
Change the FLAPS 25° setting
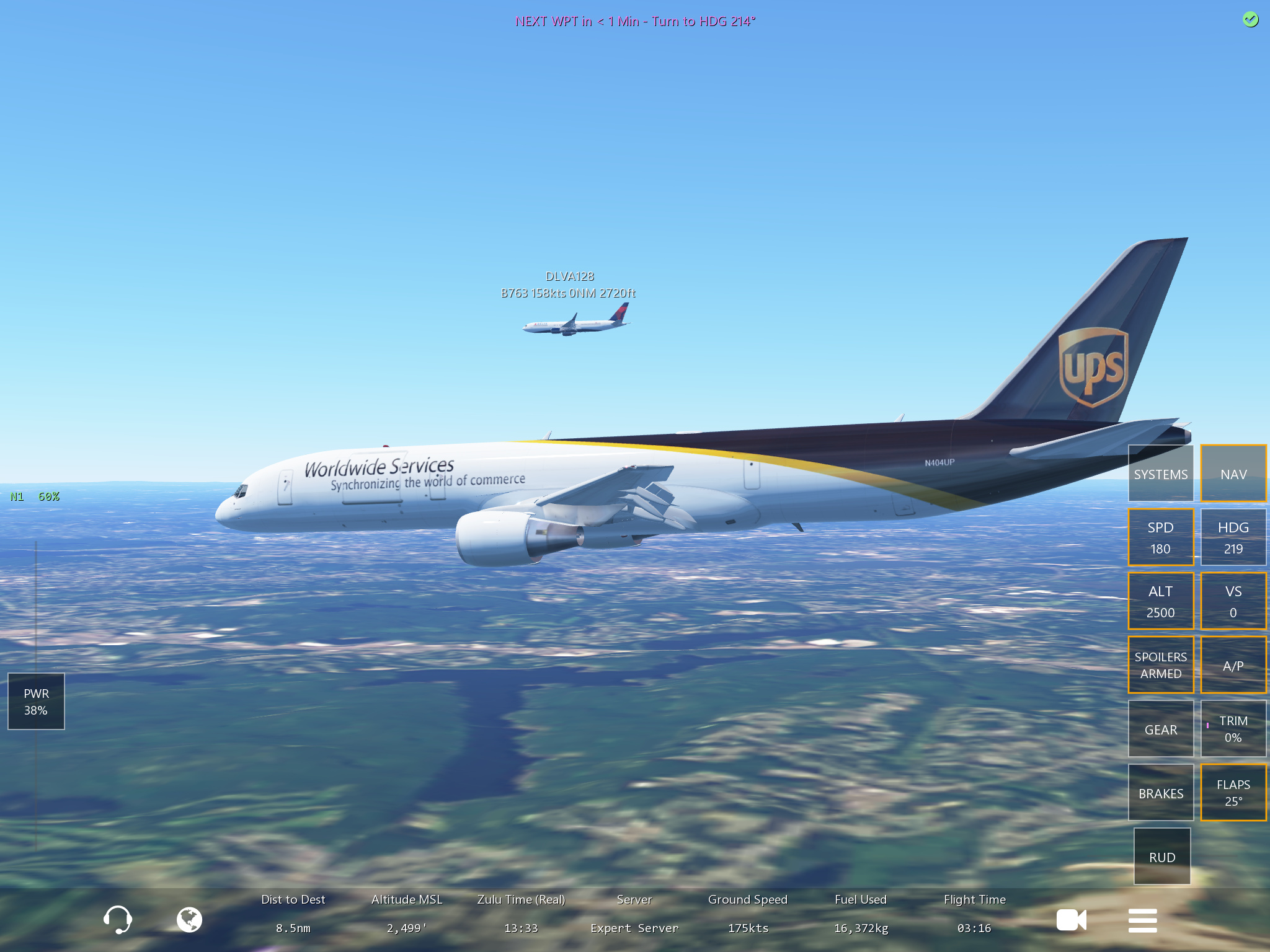[1233, 793]
